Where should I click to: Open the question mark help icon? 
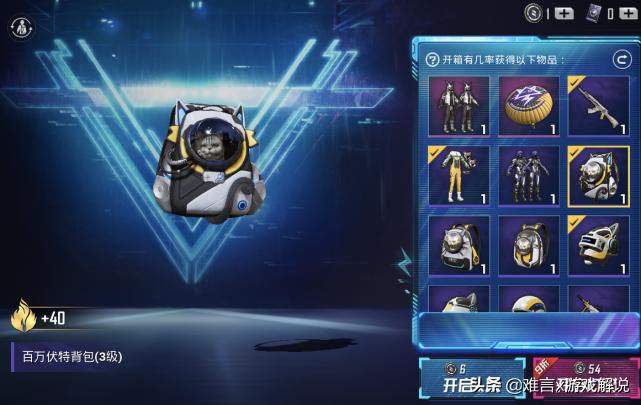click(433, 60)
